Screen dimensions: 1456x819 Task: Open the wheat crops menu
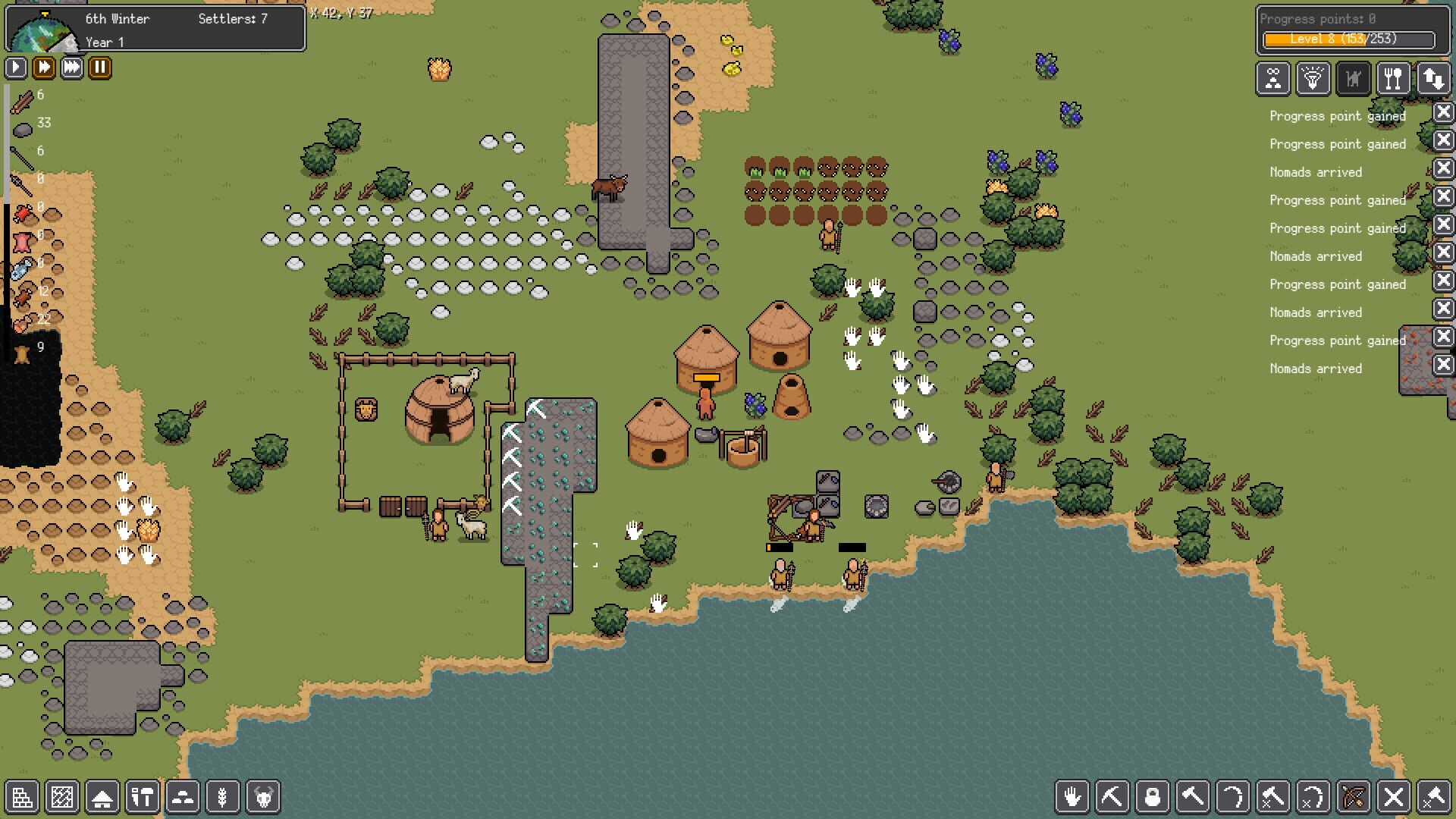tap(223, 797)
